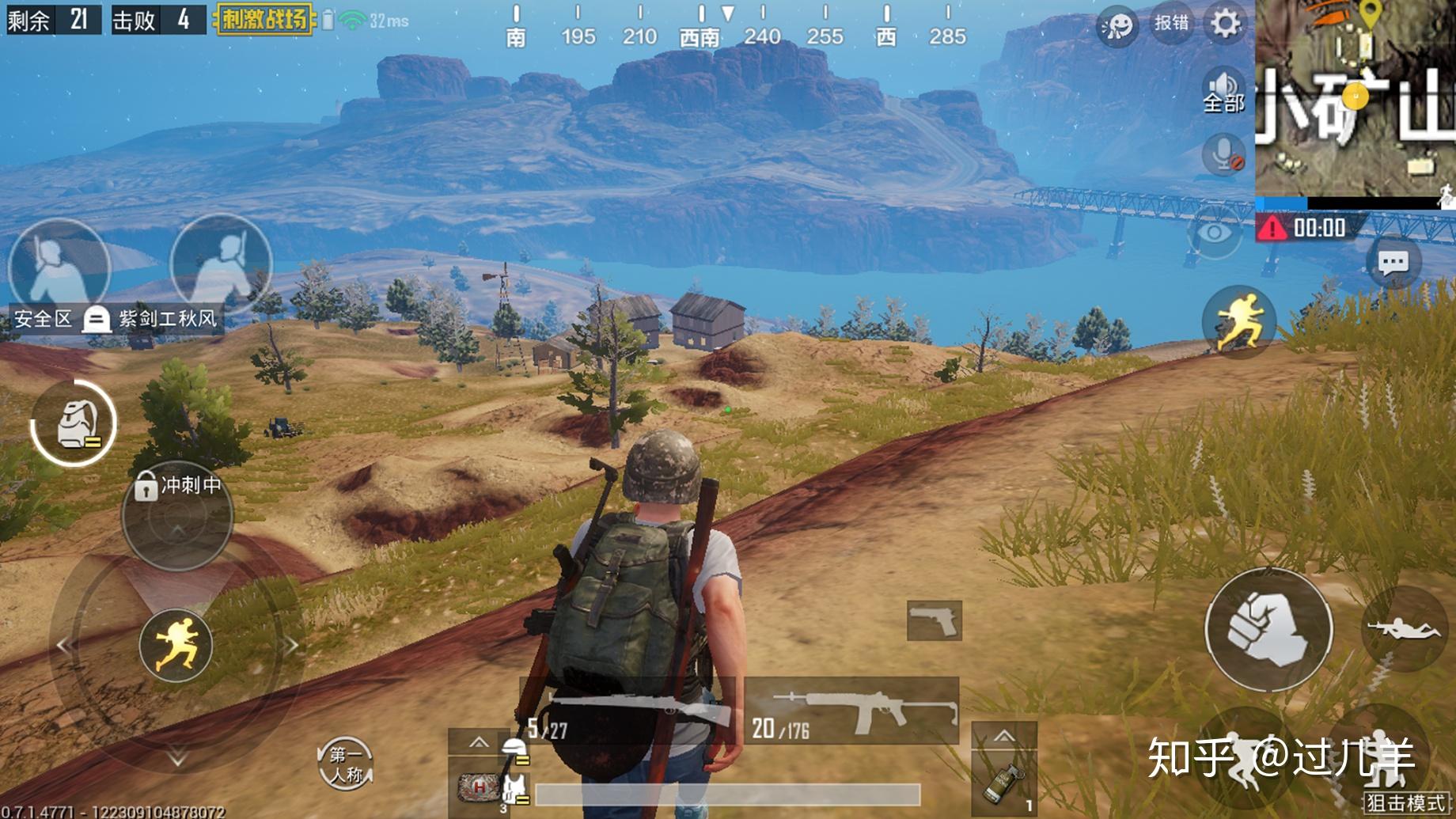The width and height of the screenshot is (1456, 819).
Task: Activate the eye free-look button
Action: 1214,233
